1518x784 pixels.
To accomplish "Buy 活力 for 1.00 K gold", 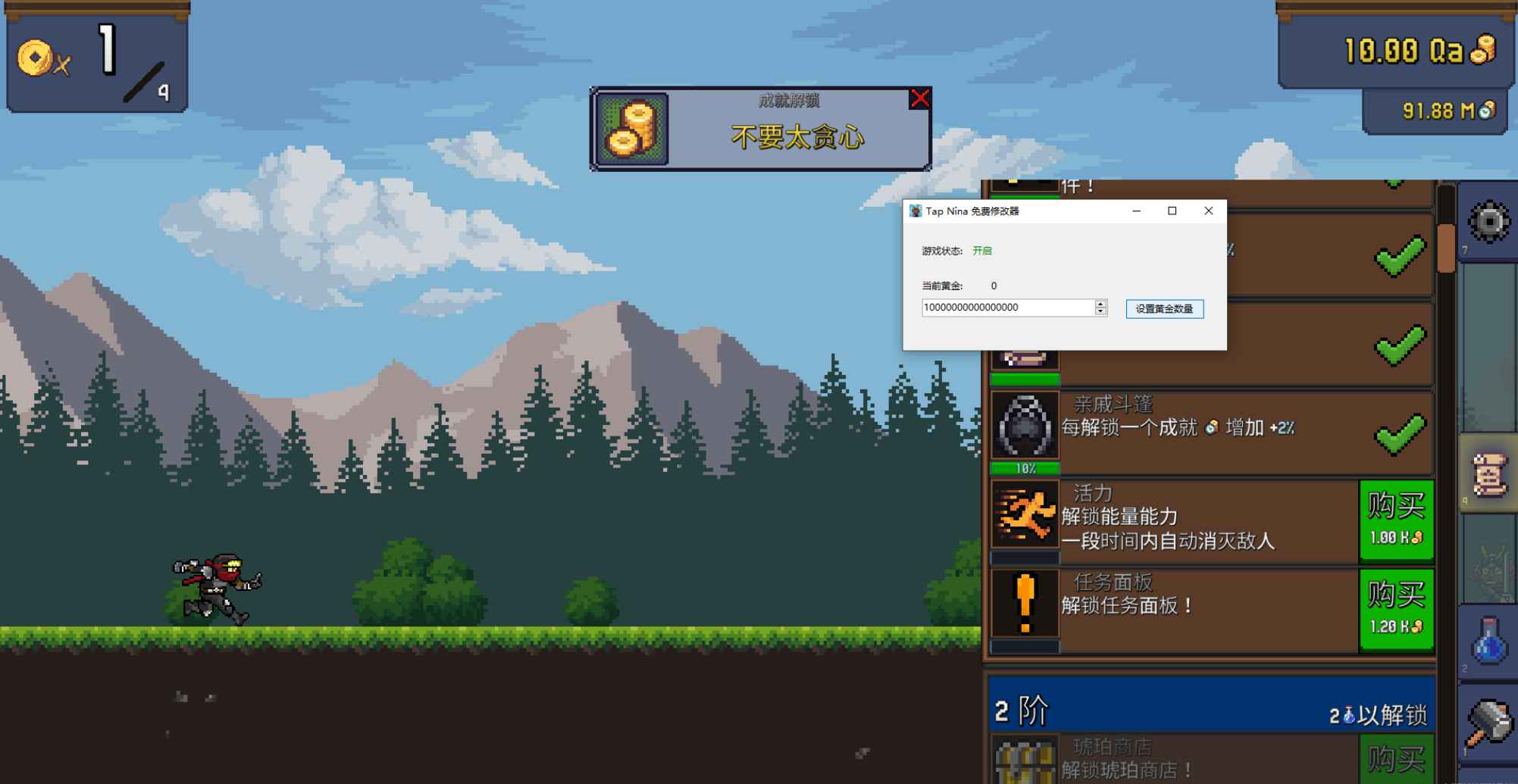I will pyautogui.click(x=1397, y=520).
